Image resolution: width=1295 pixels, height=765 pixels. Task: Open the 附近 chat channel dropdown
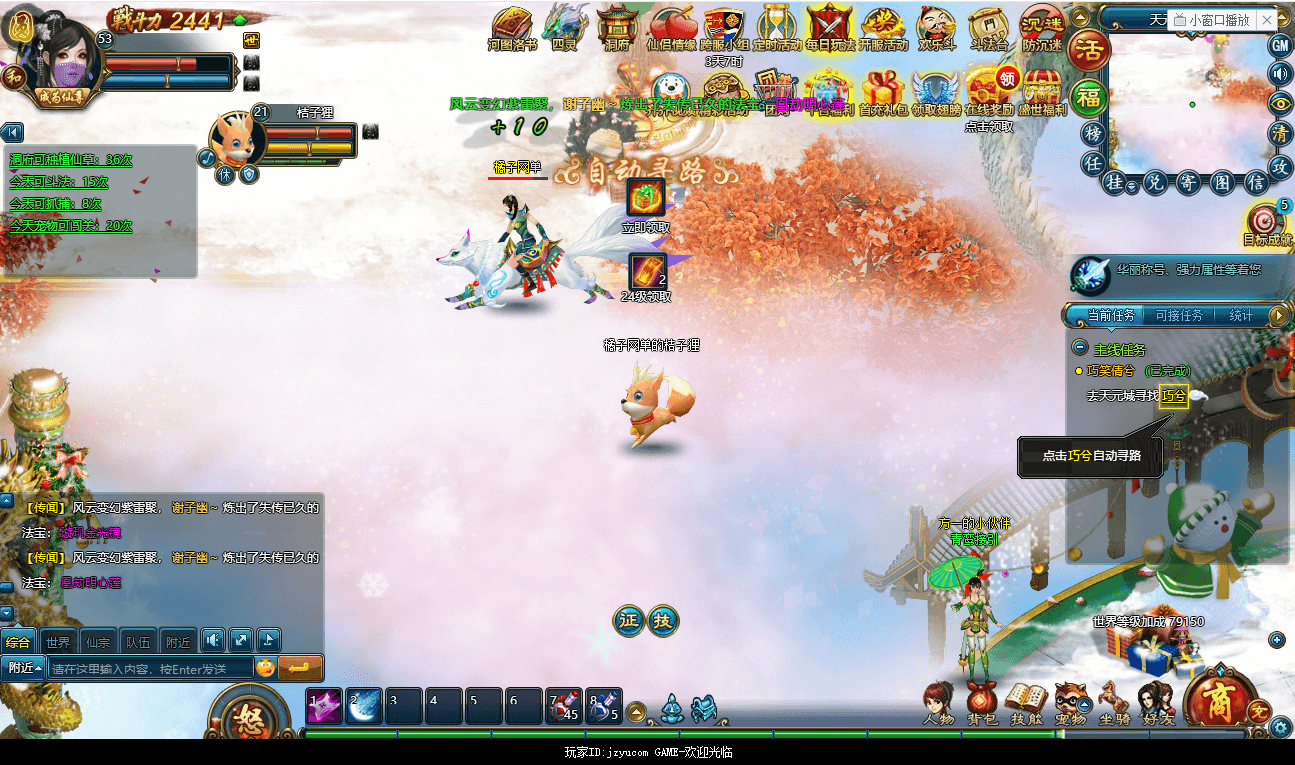point(25,668)
